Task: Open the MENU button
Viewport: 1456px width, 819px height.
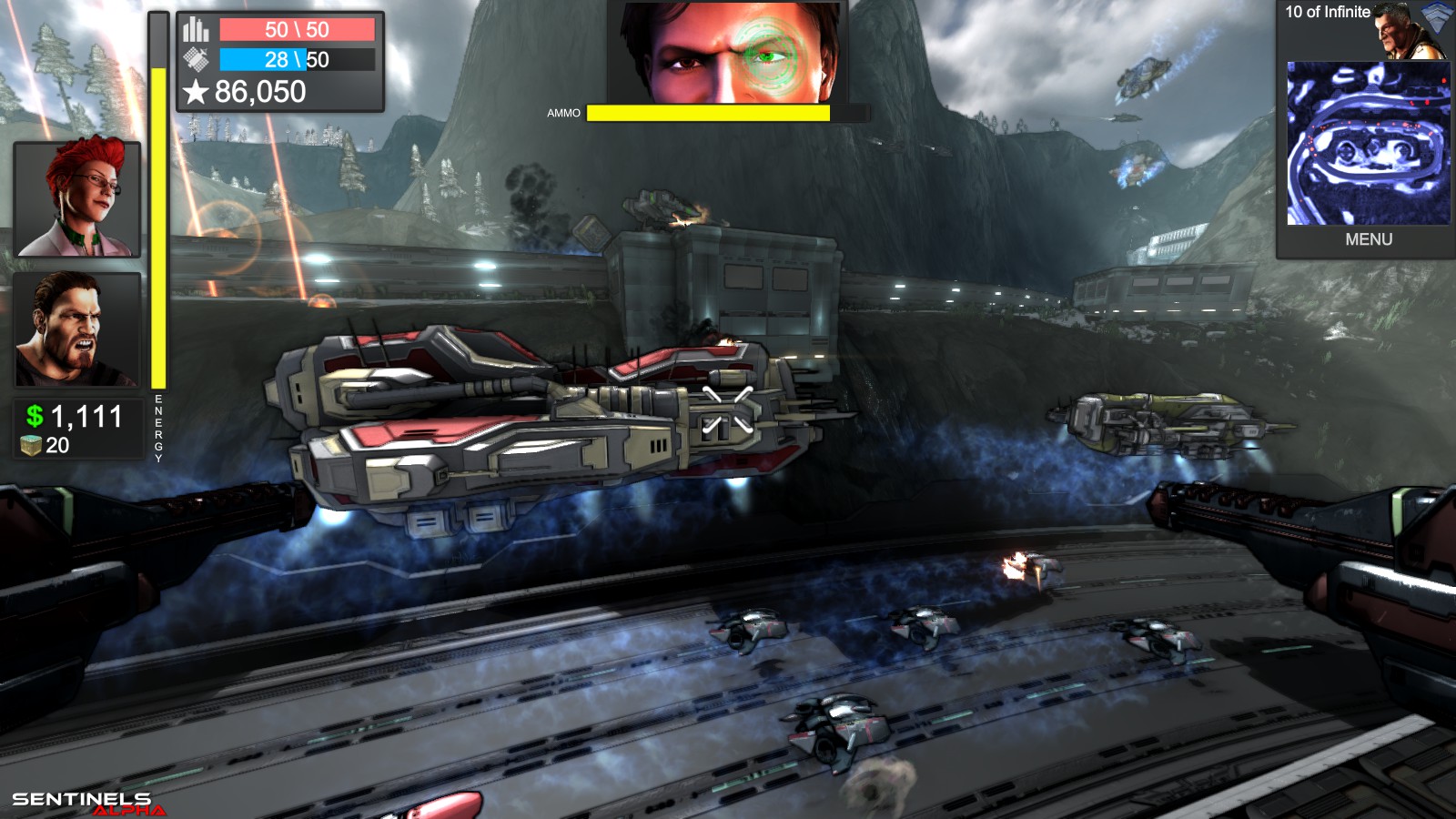Action: 1368,239
